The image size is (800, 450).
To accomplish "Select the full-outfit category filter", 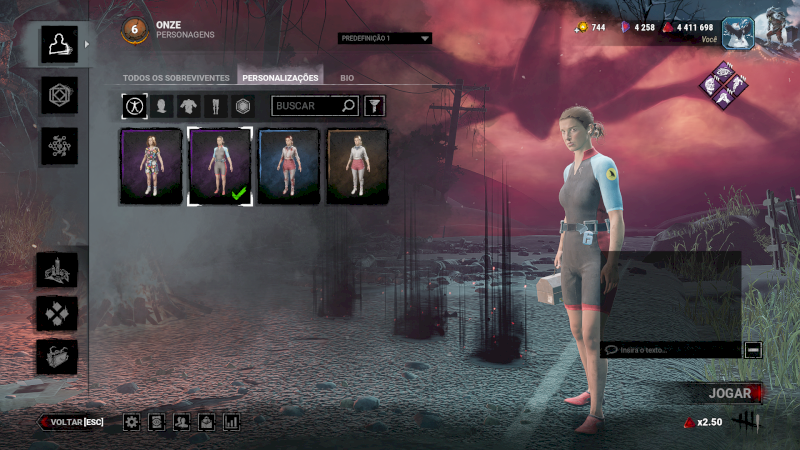I will point(134,105).
